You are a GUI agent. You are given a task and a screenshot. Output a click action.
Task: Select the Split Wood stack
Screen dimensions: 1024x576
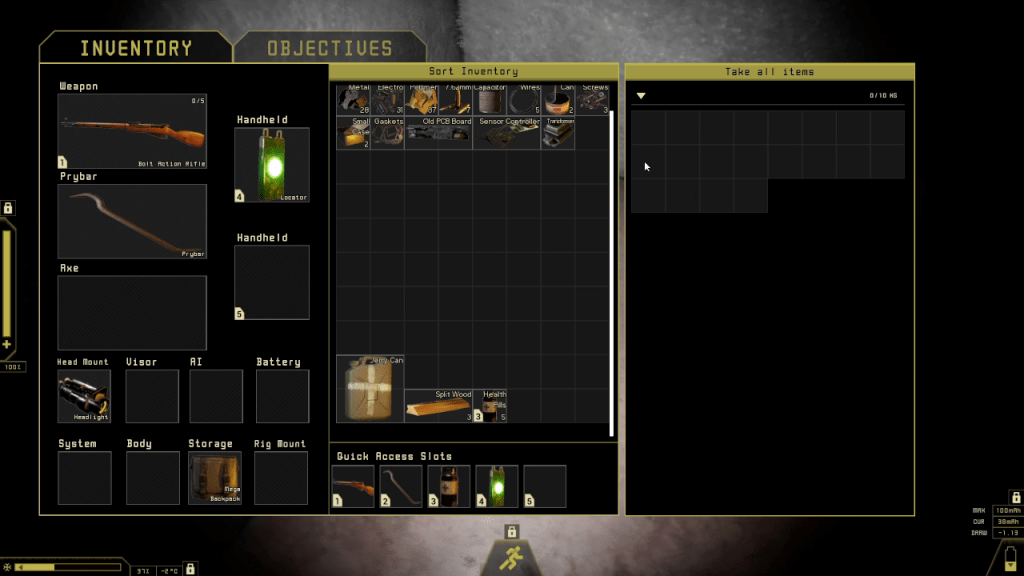tap(438, 405)
